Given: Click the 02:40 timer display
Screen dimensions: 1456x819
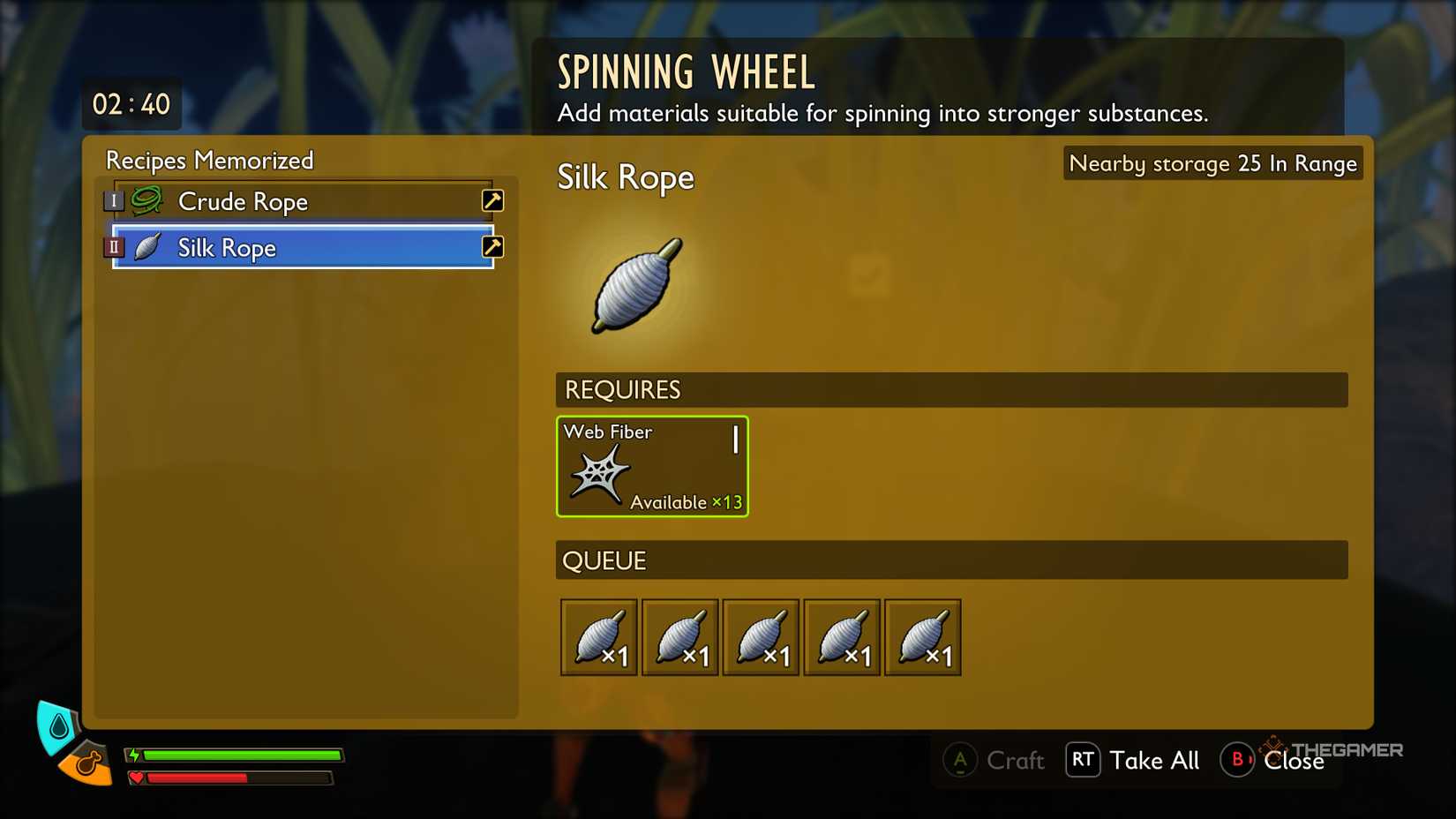Looking at the screenshot, I should 131,103.
